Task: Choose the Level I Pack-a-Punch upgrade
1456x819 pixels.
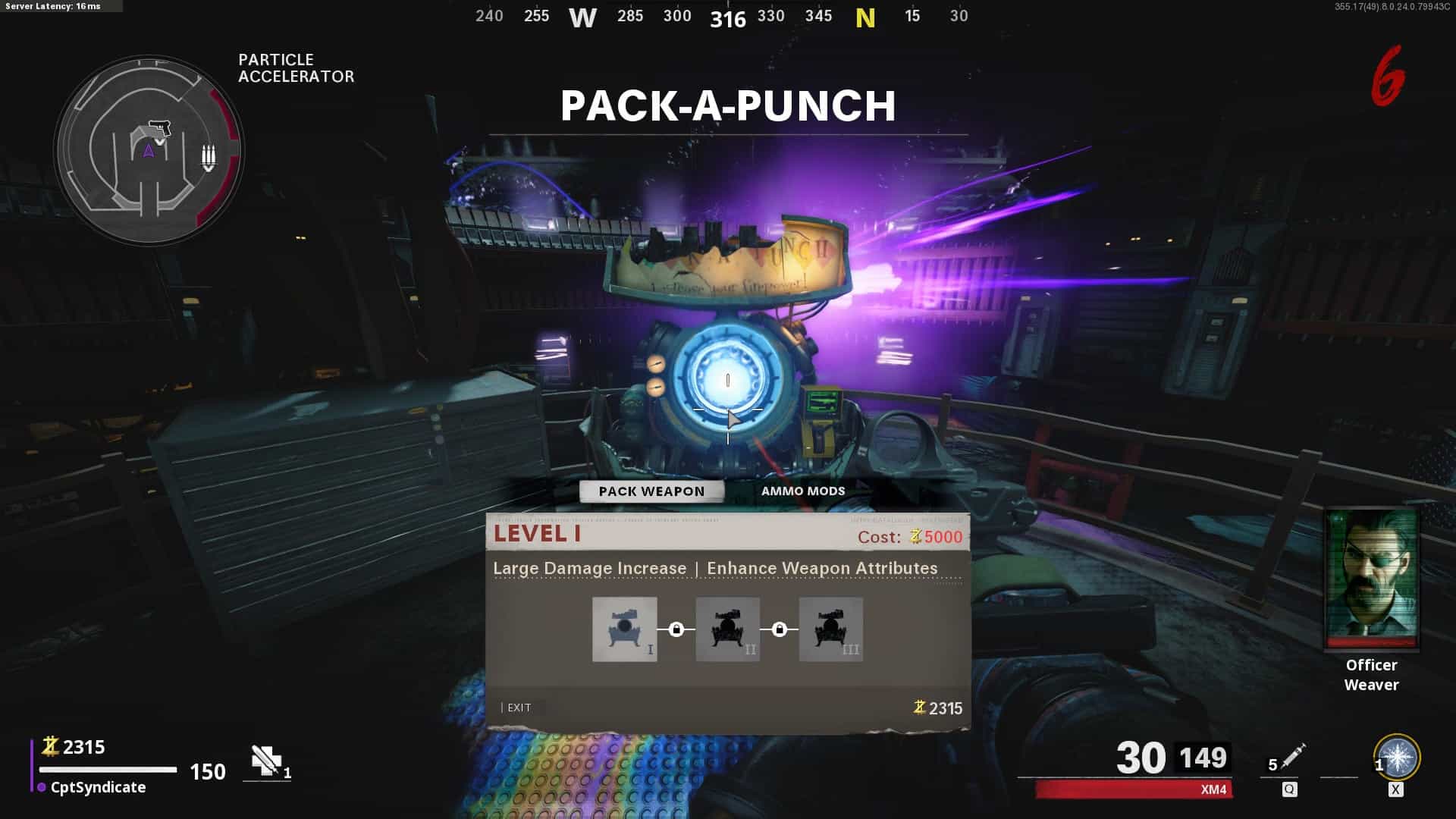Action: (624, 629)
